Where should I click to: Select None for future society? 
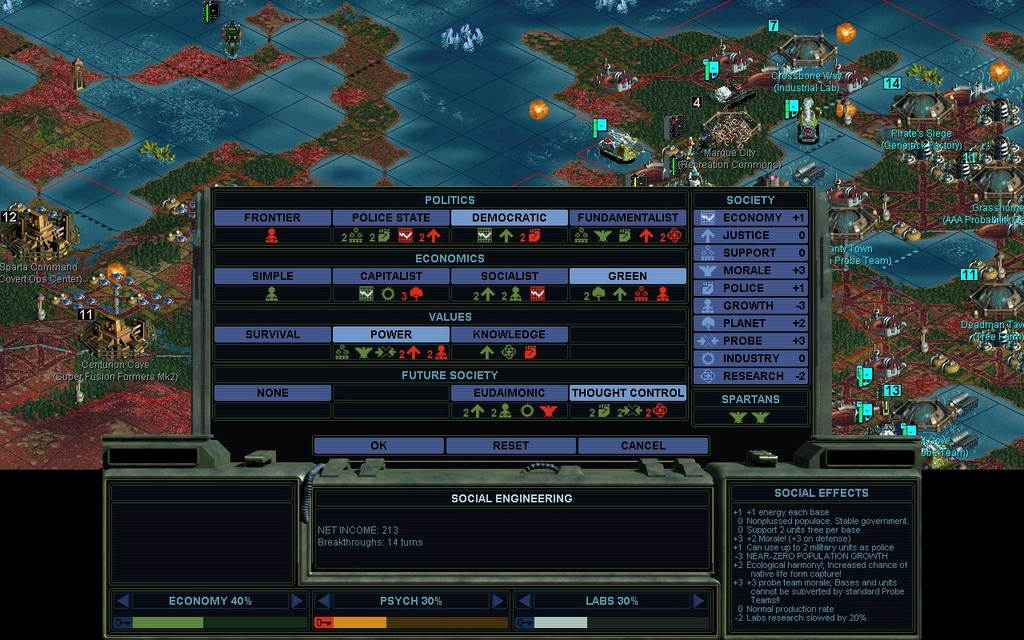coord(272,393)
